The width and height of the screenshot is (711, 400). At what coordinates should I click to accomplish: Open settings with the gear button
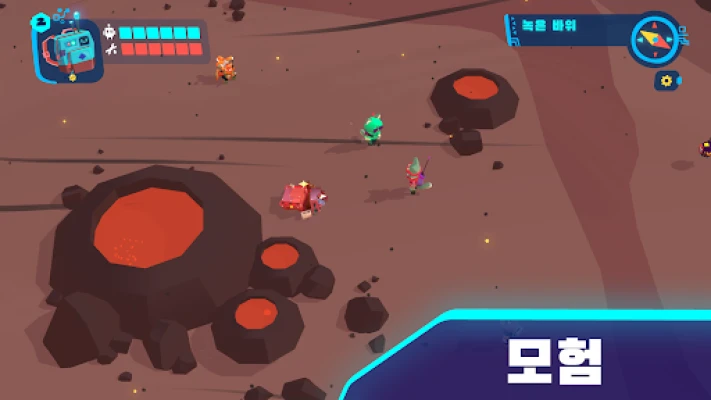point(664,80)
